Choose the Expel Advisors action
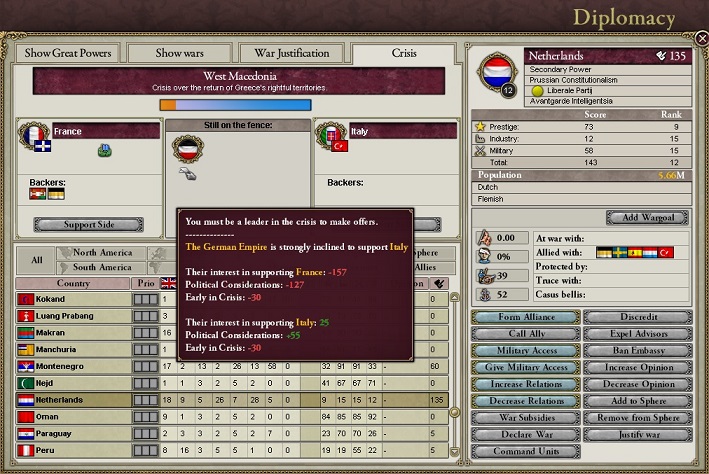 (x=634, y=334)
